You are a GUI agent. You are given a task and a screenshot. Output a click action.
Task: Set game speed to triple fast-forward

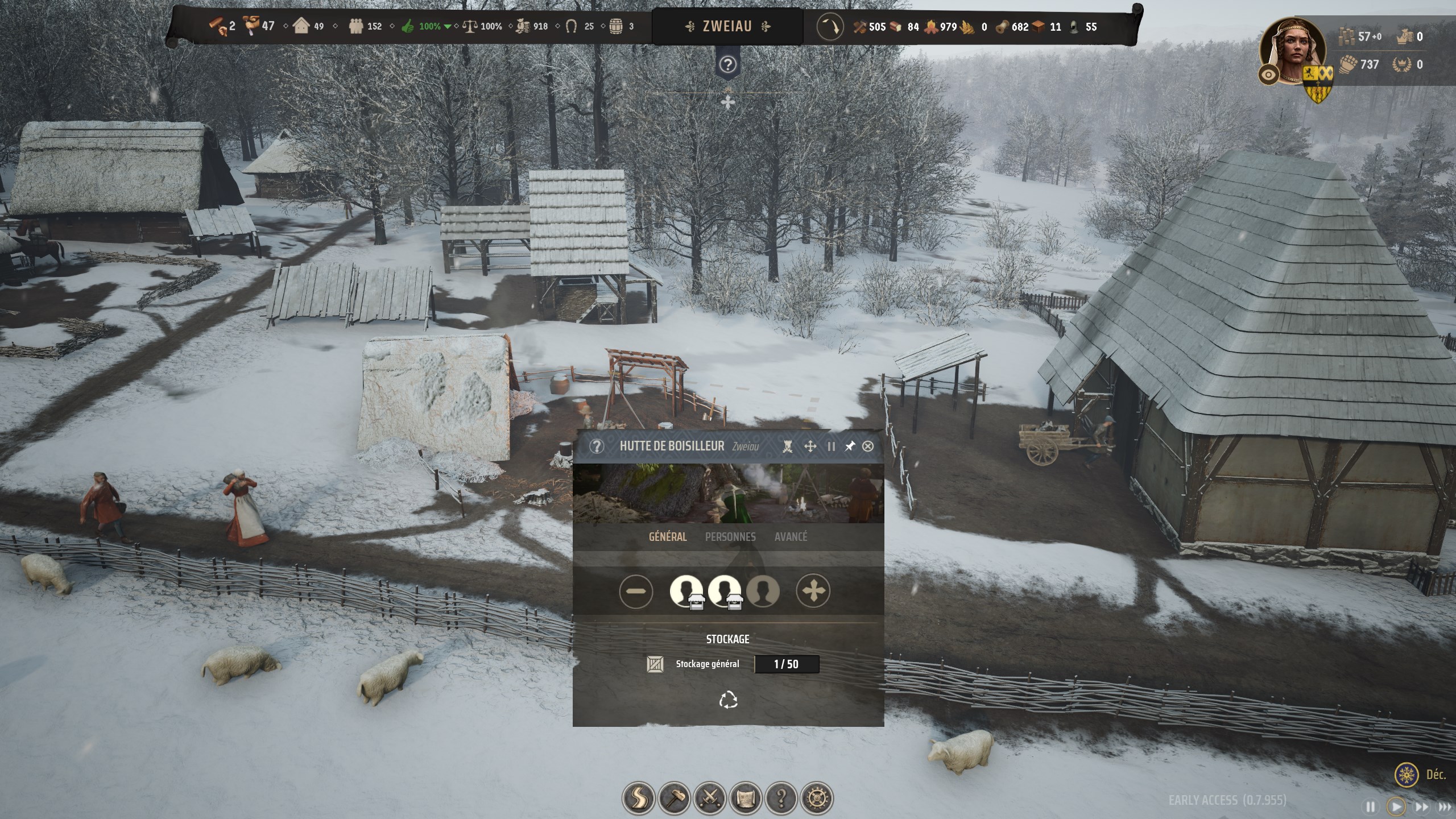coord(1444,806)
